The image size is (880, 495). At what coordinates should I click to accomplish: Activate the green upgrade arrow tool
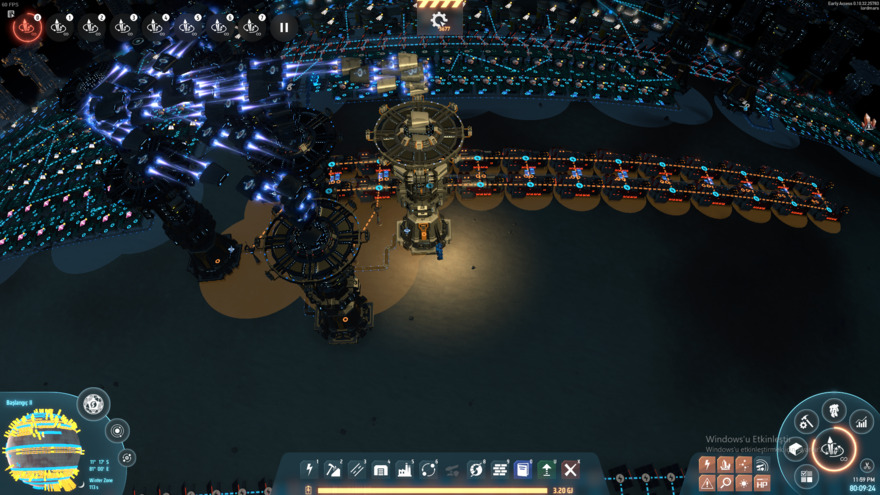point(547,469)
